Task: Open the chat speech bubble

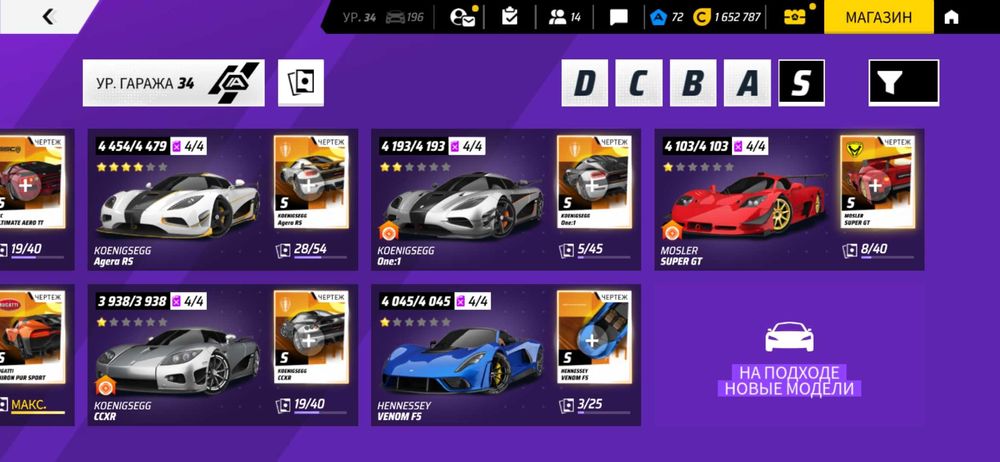Action: 619,17
